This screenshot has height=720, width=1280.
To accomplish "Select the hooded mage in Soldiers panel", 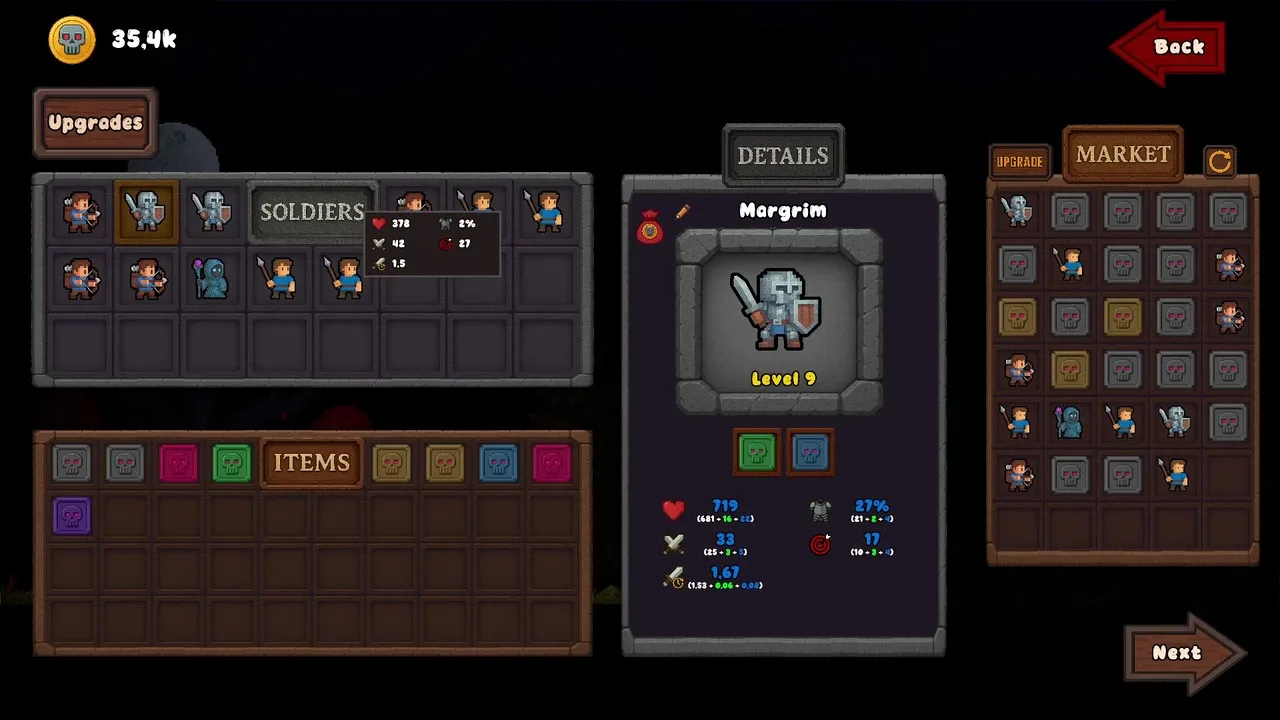I will [x=211, y=277].
